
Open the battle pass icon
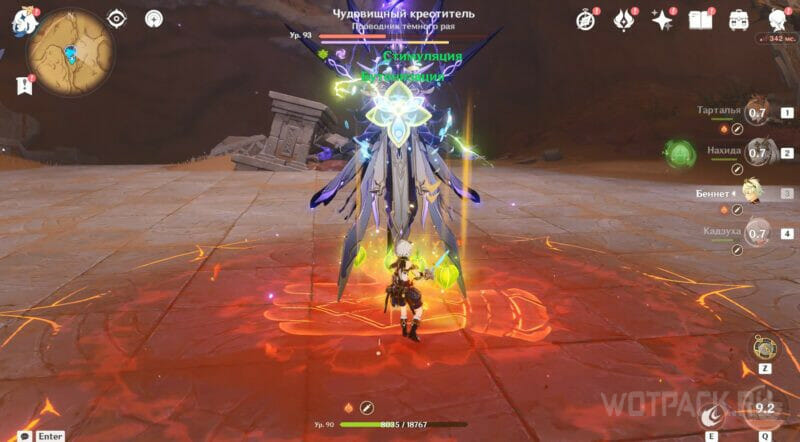624,19
